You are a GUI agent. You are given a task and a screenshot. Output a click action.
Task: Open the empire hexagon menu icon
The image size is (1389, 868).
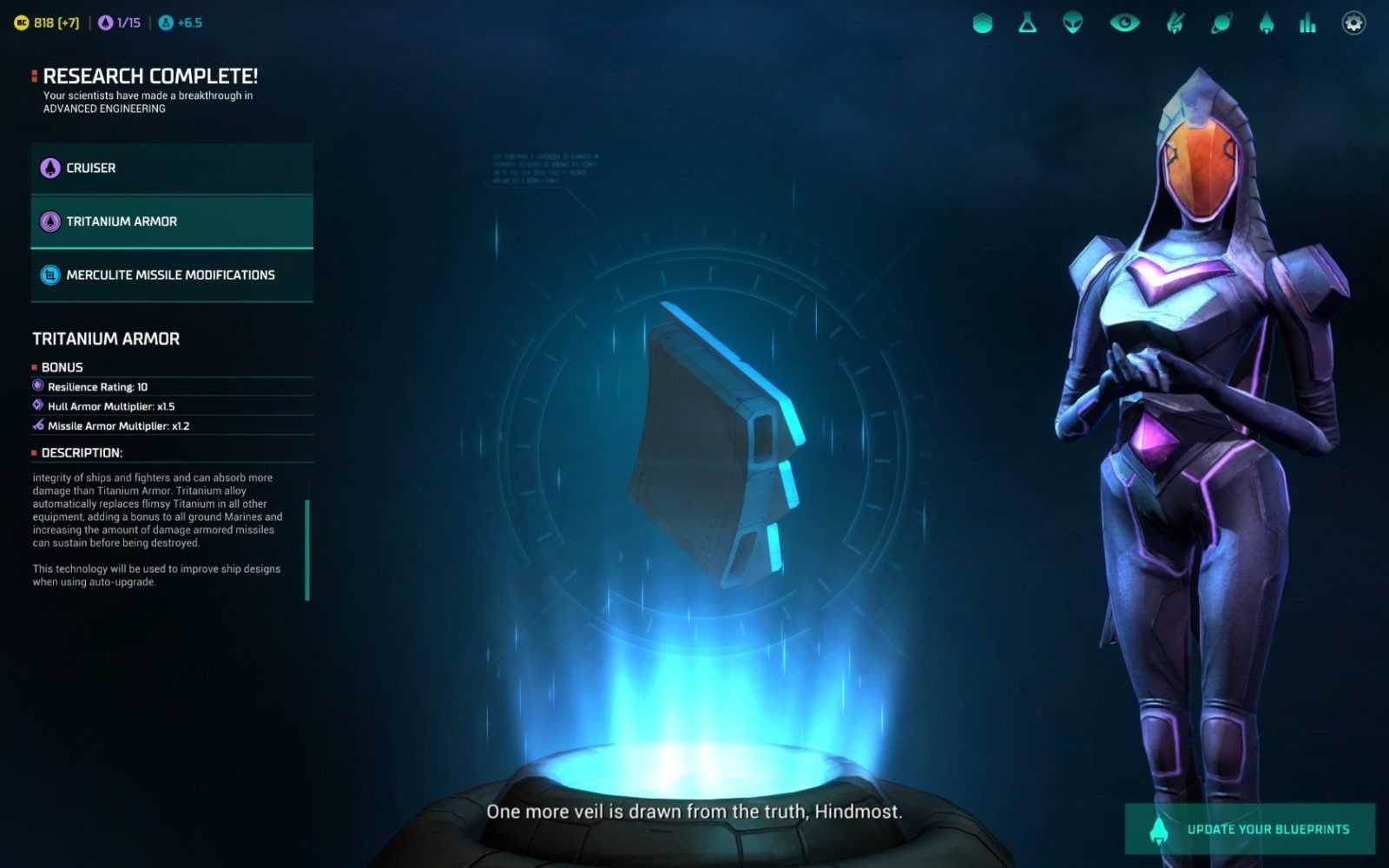(983, 23)
